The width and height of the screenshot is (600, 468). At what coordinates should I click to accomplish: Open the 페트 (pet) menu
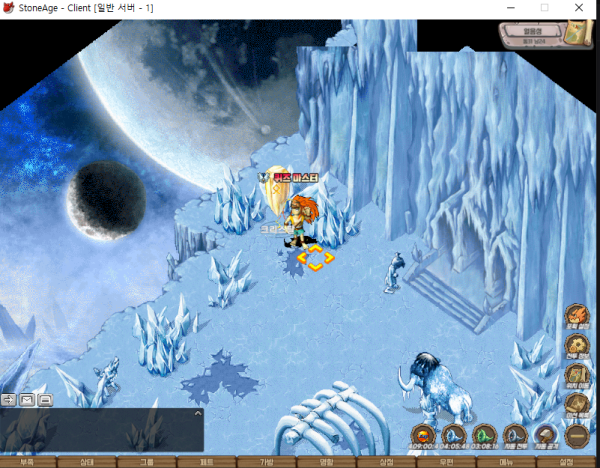pos(207,462)
